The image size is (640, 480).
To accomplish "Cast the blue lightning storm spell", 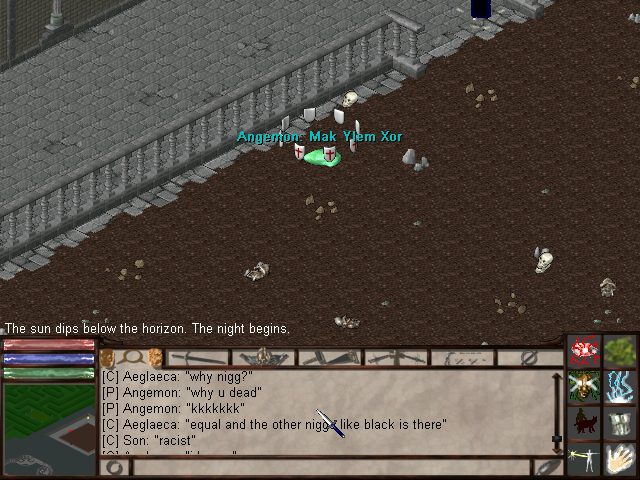I will 620,386.
